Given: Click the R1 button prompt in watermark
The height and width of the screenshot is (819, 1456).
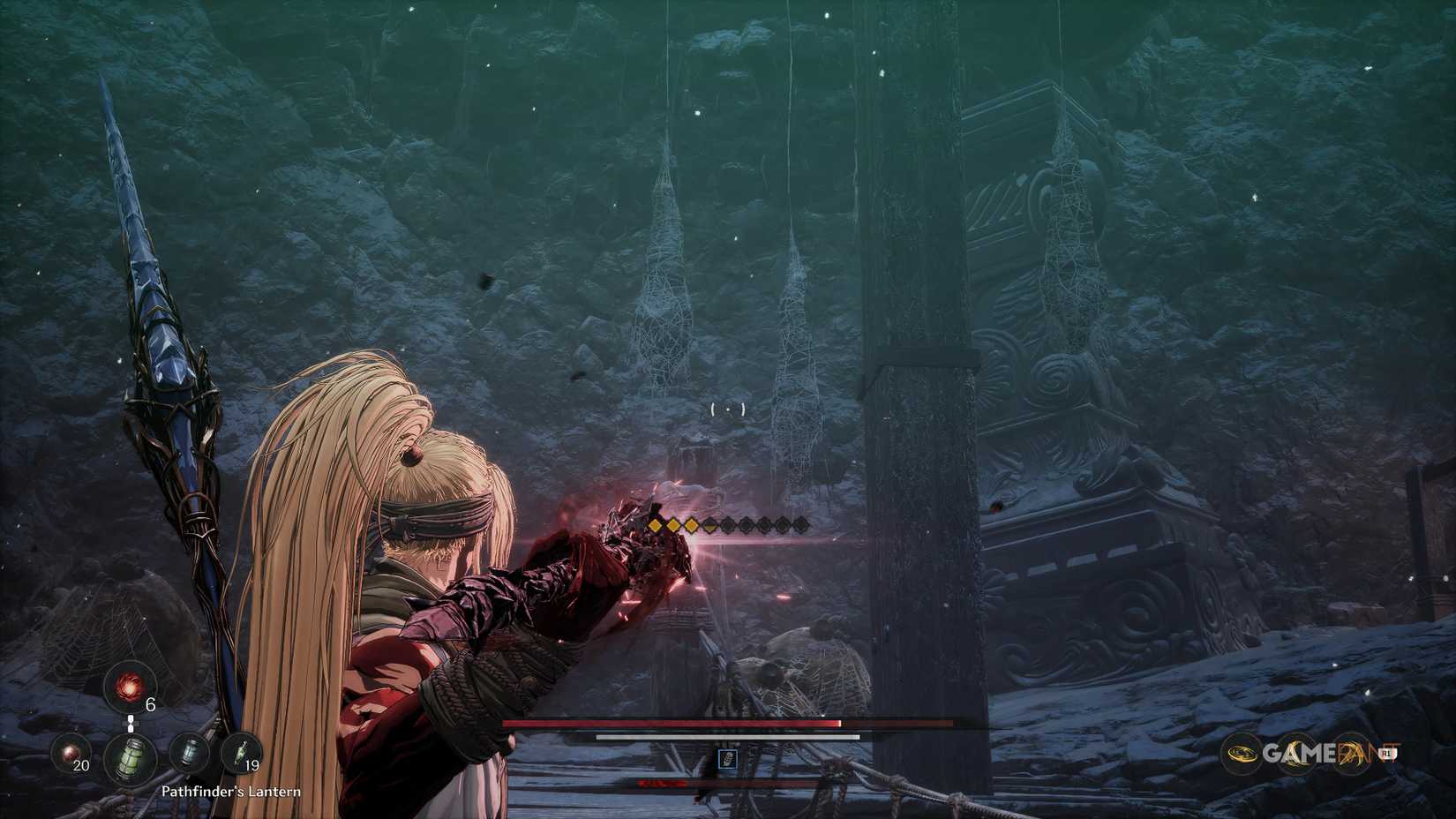Looking at the screenshot, I should click(x=1386, y=753).
